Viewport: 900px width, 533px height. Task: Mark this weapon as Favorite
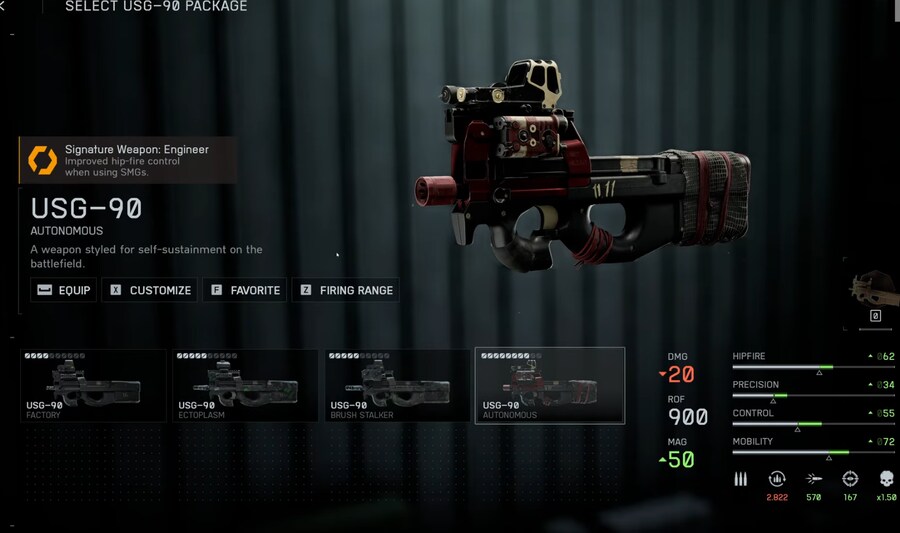tap(245, 290)
